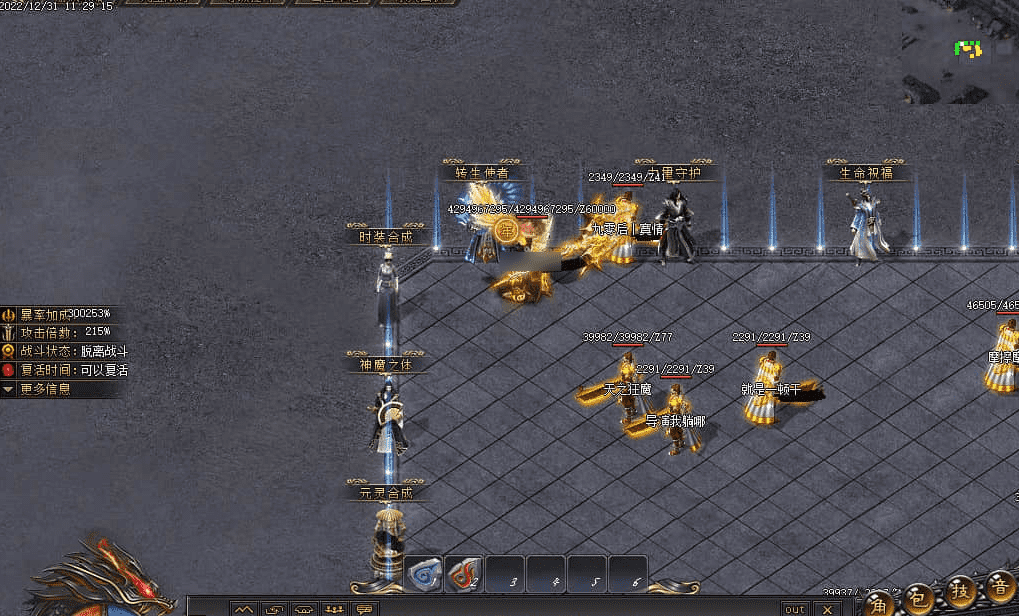
Task: Choose the three-figures group icon on the chat bar
Action: click(x=335, y=609)
